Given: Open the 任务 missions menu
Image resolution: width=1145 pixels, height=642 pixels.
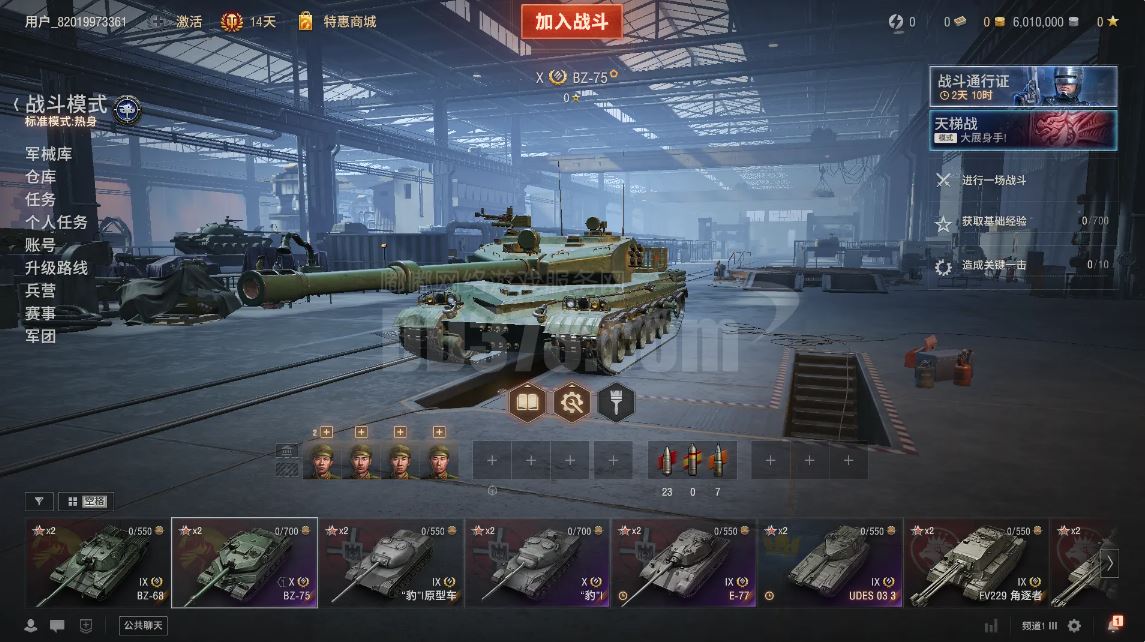Looking at the screenshot, I should pos(40,199).
